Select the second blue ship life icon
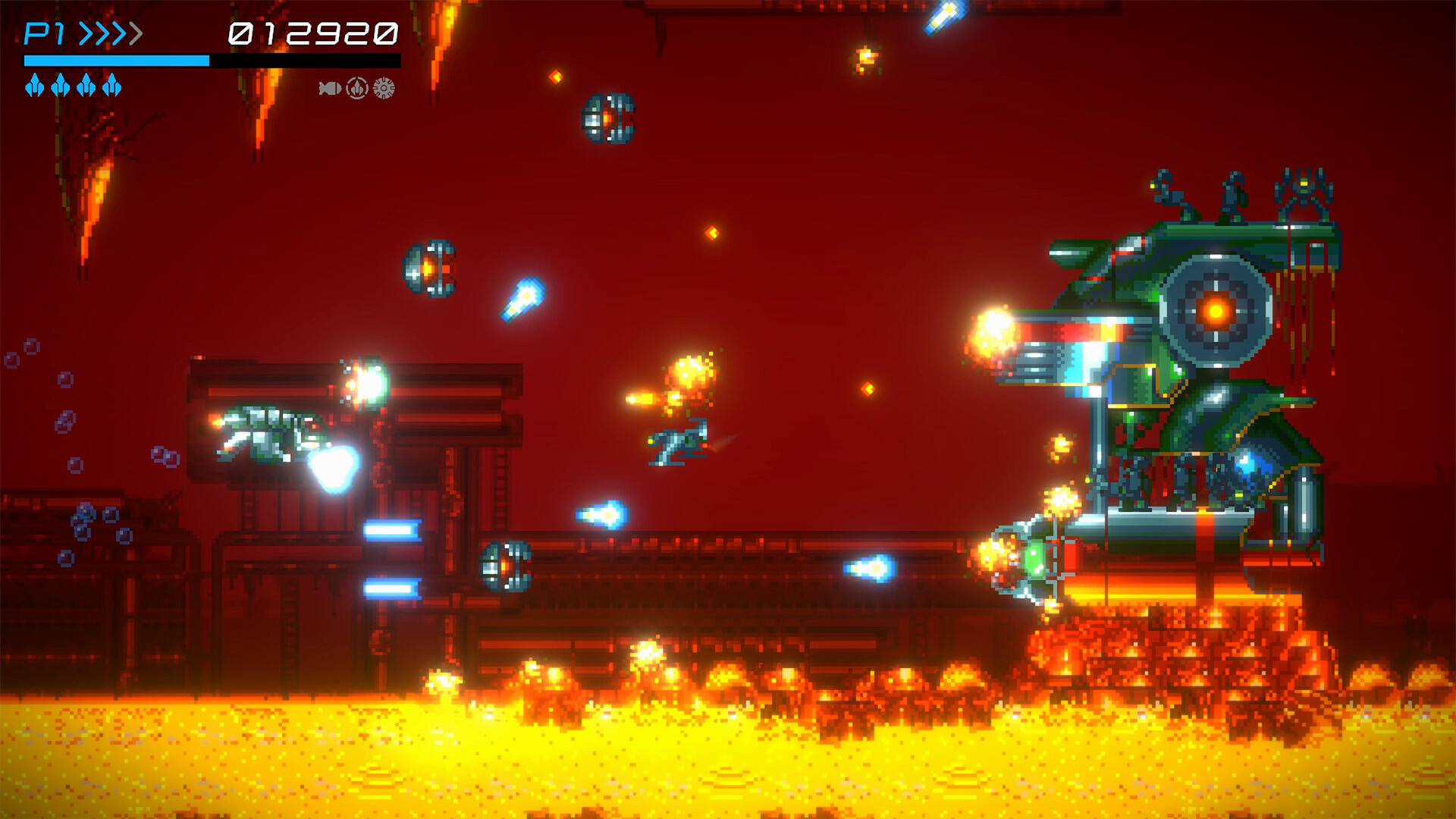The width and height of the screenshot is (1456, 819). pyautogui.click(x=60, y=86)
